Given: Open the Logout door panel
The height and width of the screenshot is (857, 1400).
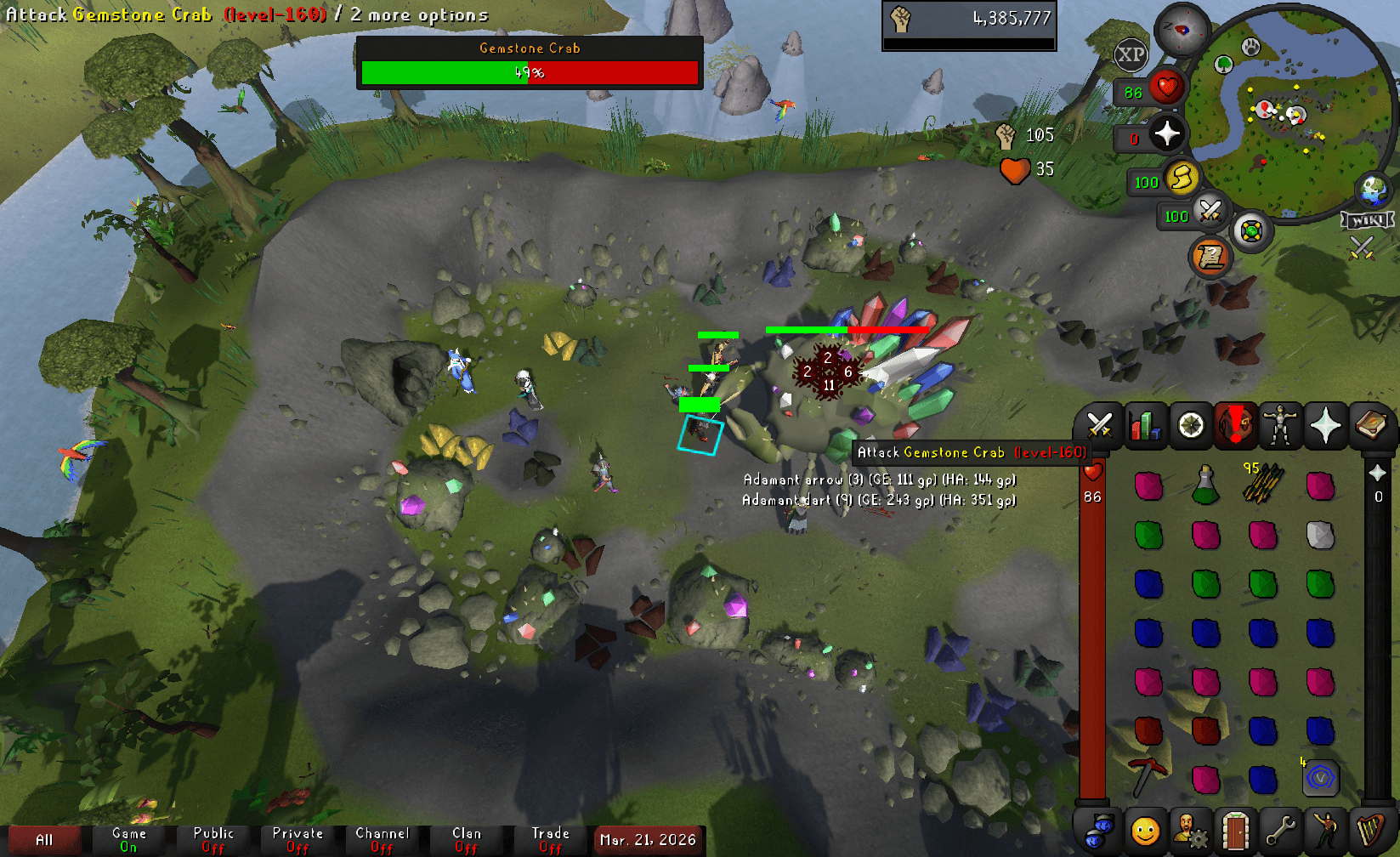Looking at the screenshot, I should pos(1237,829).
